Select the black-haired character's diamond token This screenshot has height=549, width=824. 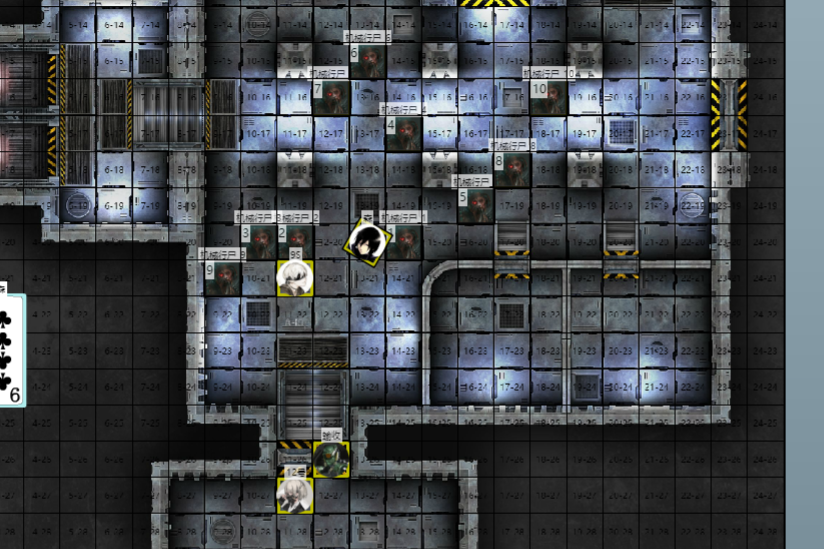pos(367,241)
